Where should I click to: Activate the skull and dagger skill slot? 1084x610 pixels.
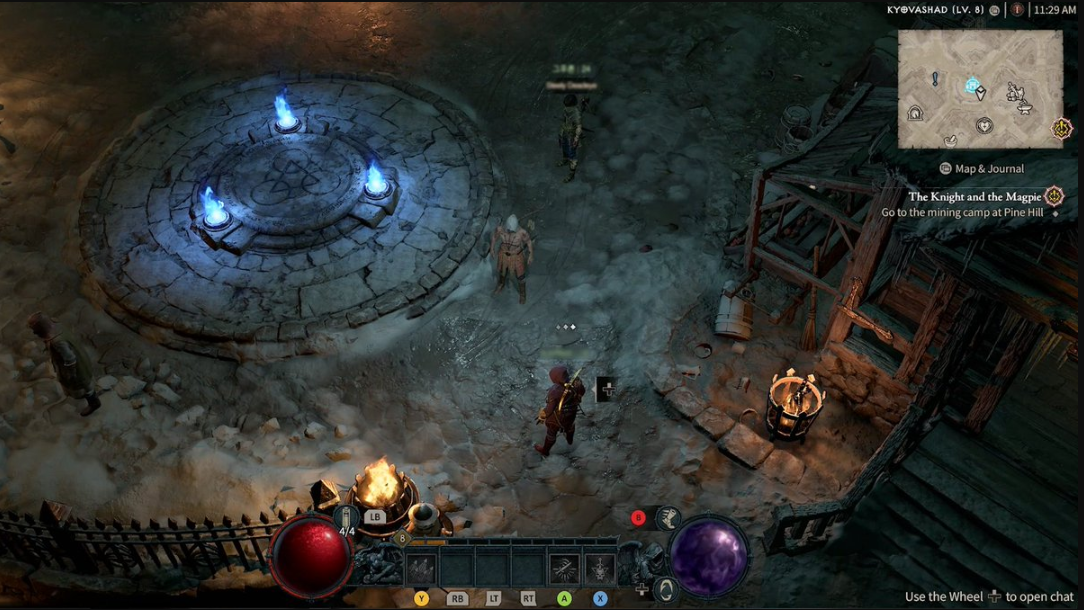click(600, 568)
